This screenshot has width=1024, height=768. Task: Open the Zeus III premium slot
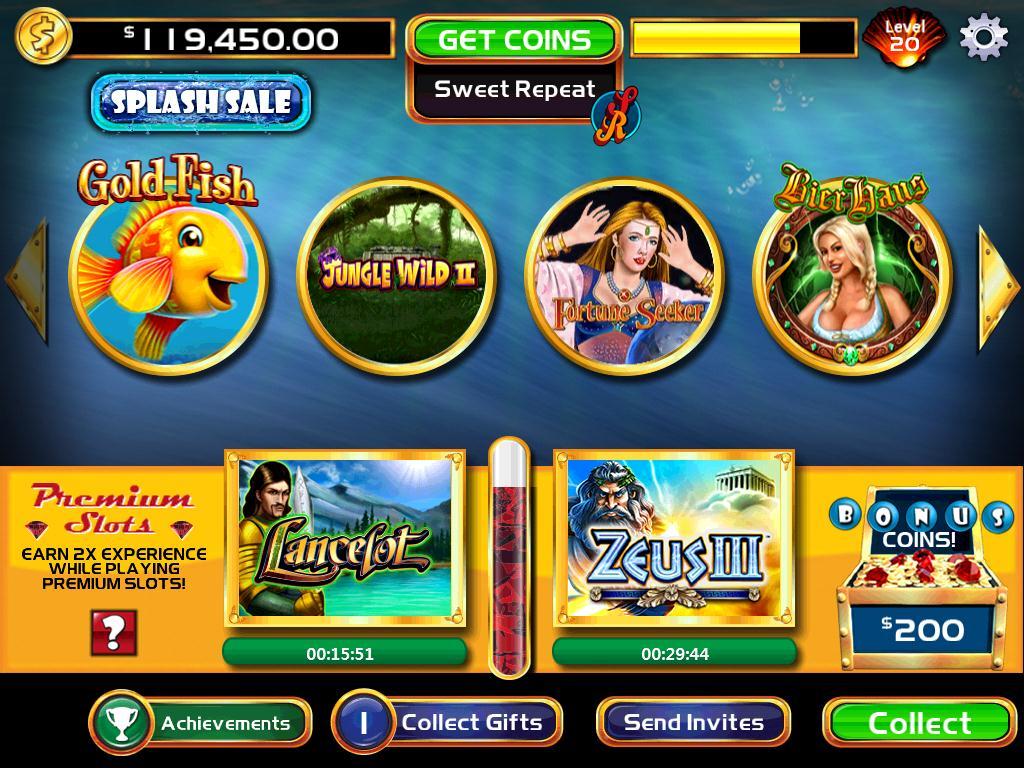point(674,540)
